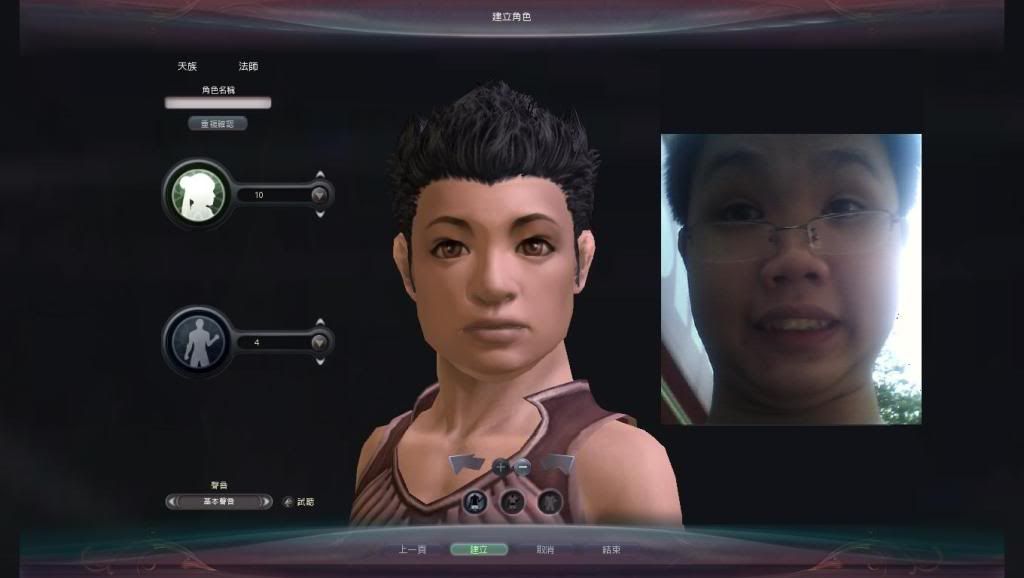Zoom out from the character with minus
Screen dimensions: 1024x578
pos(522,466)
